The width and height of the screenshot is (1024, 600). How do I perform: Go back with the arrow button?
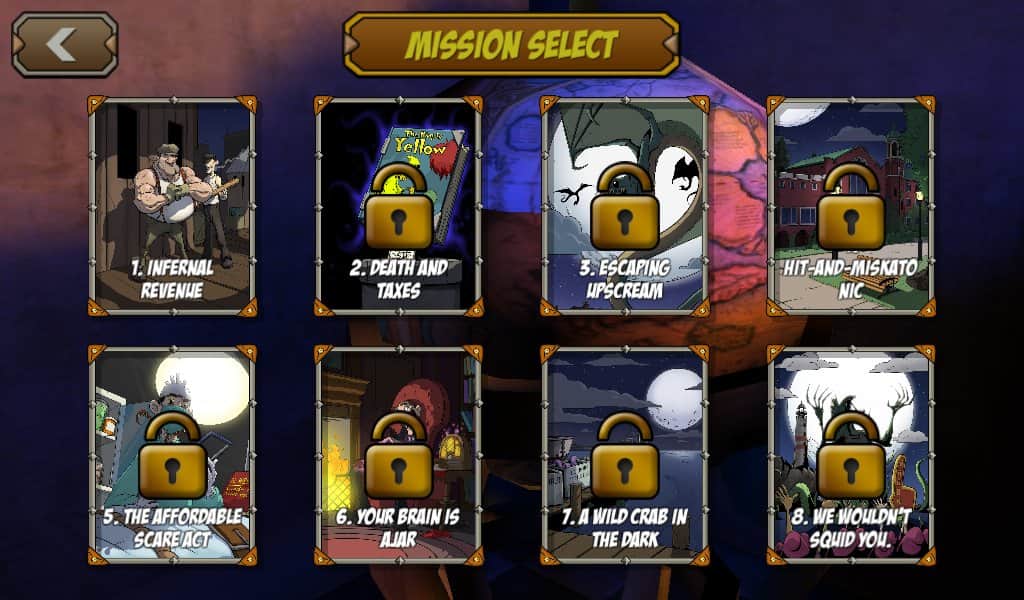pos(64,45)
